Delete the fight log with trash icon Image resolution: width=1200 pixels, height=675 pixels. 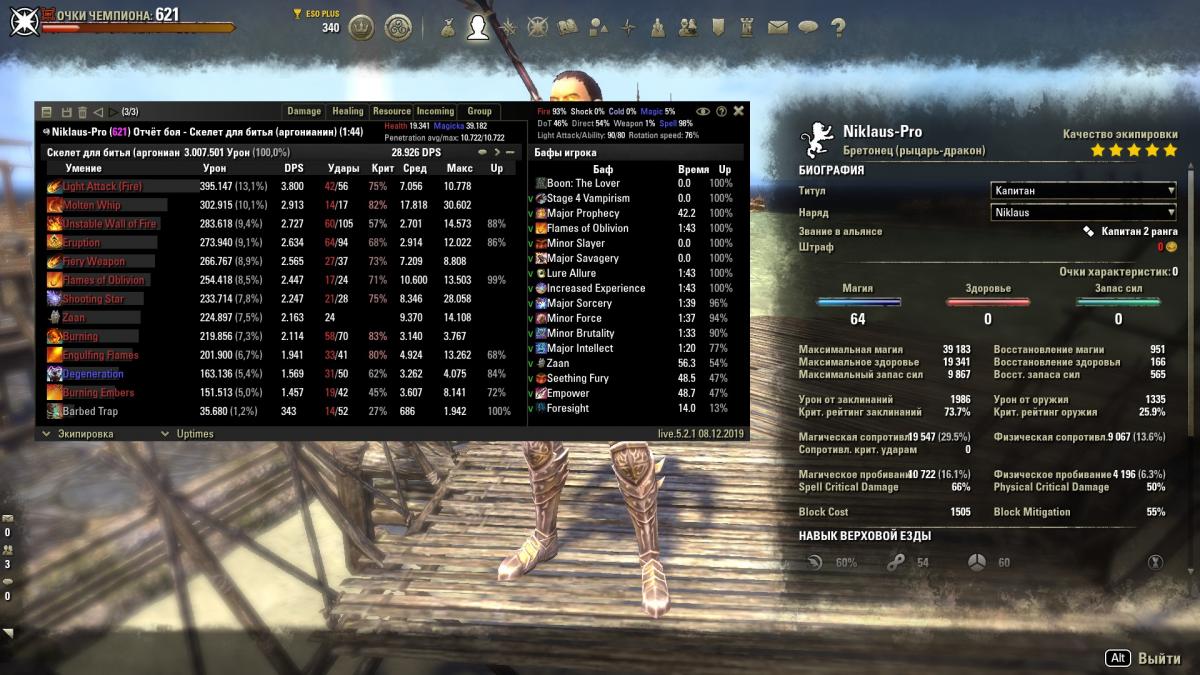tap(83, 112)
